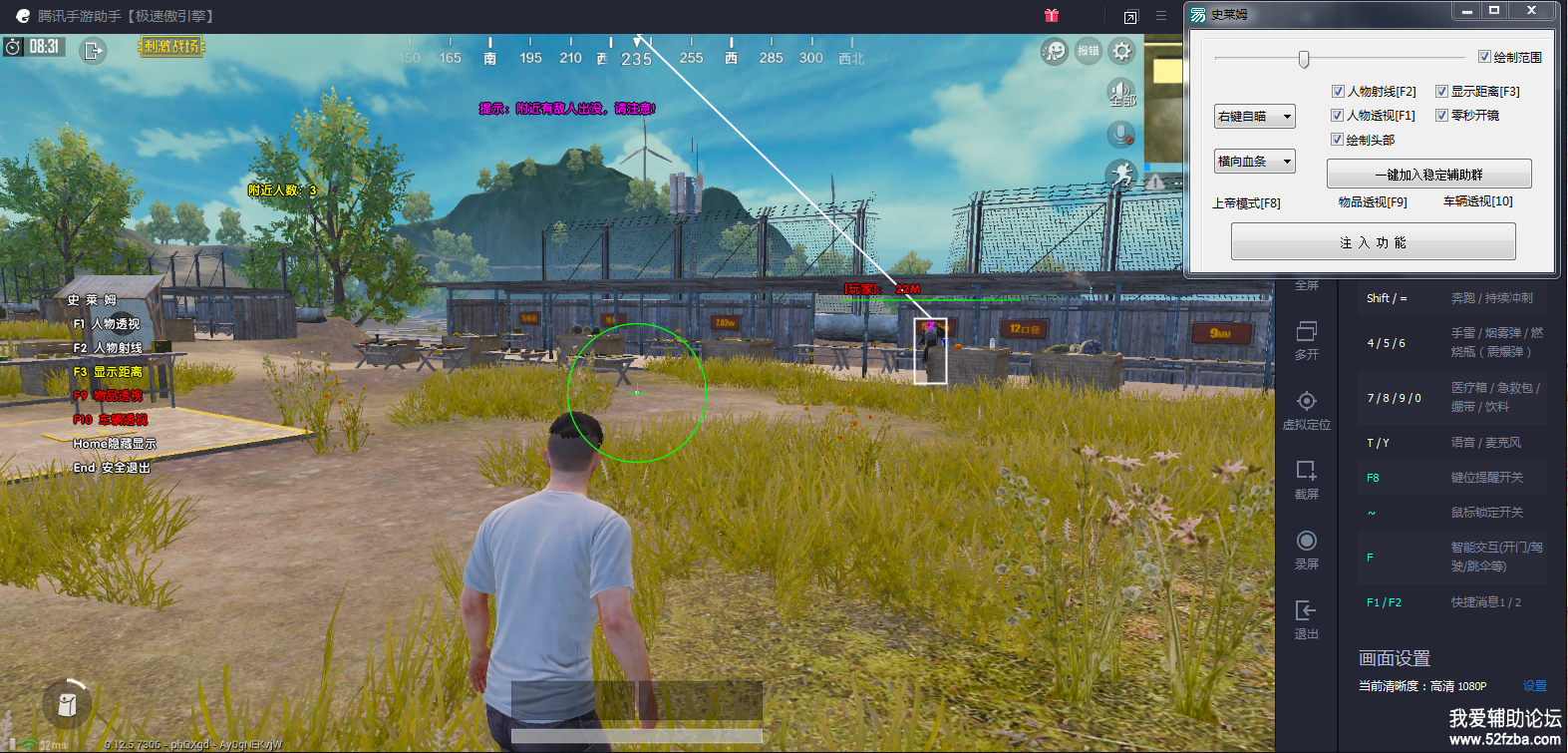Click the 退出 exit sidebar button

tap(1306, 618)
